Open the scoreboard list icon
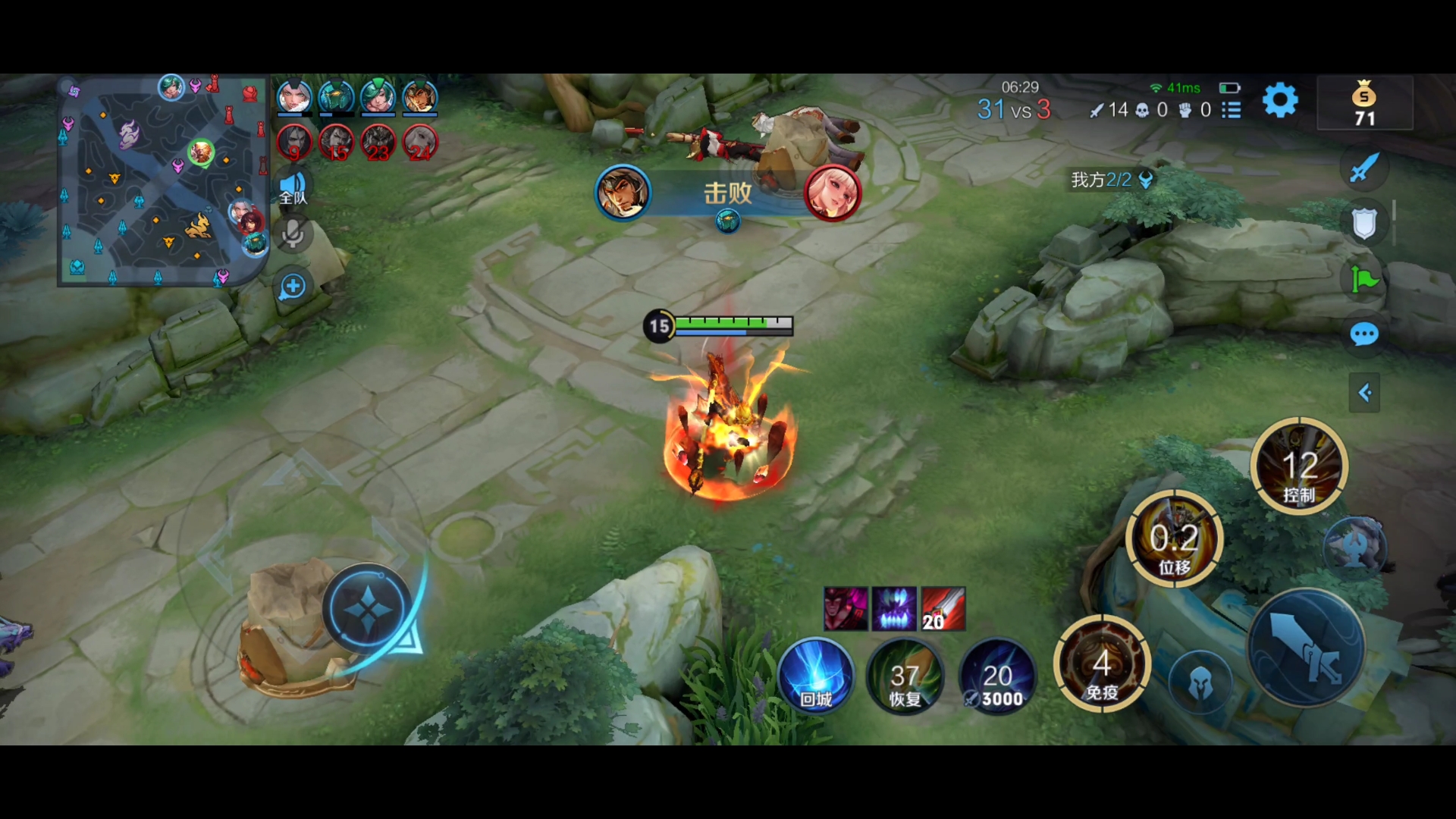This screenshot has height=819, width=1456. [1232, 111]
